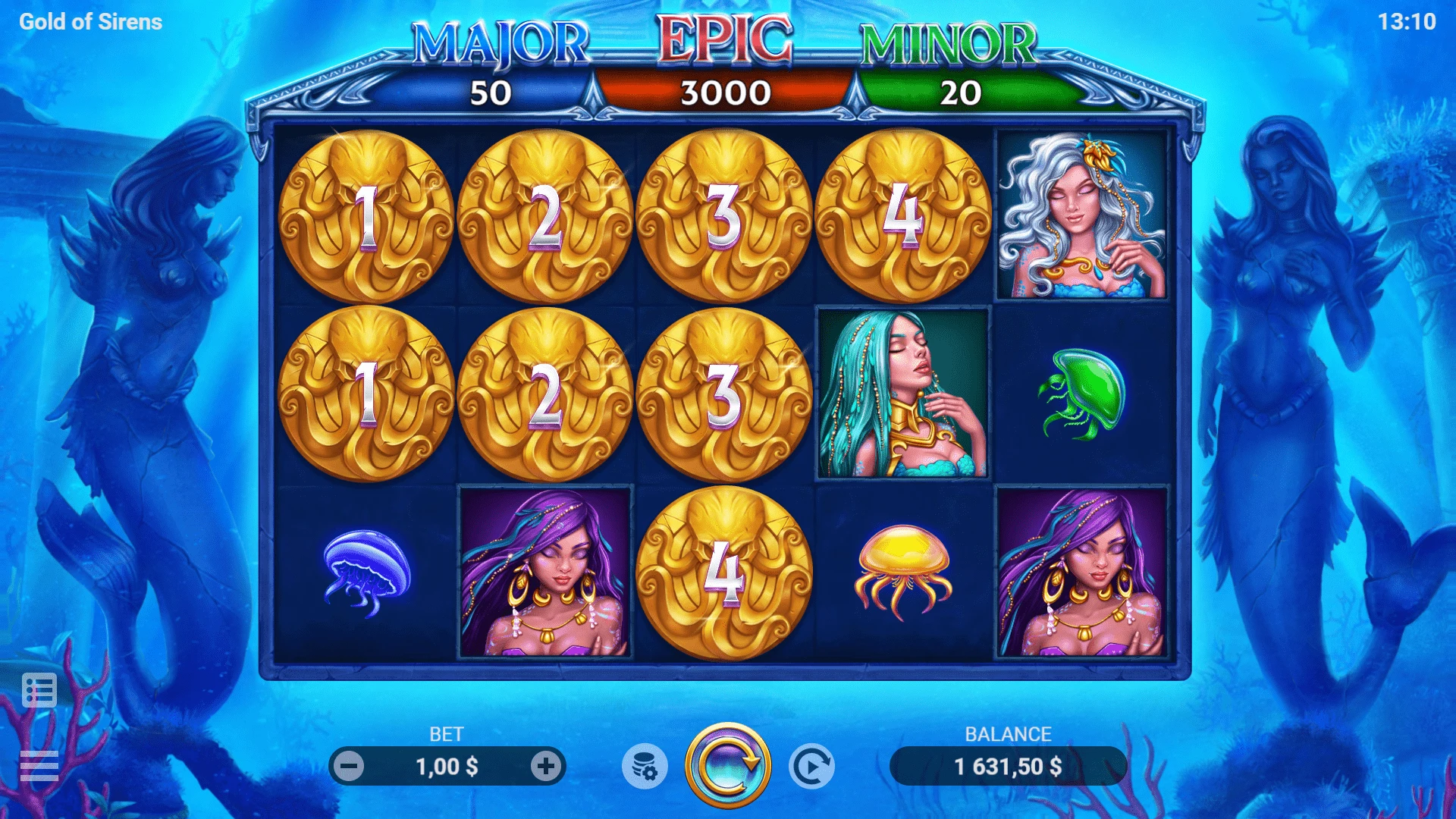Viewport: 1456px width, 819px height.
Task: Start autoplay with the arrow-circle icon
Action: [x=810, y=767]
